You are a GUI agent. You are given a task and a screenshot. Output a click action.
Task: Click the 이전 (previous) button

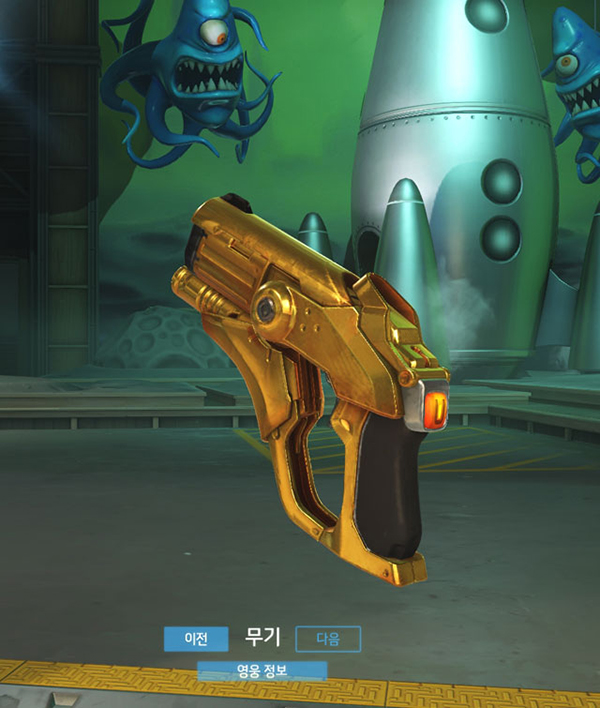click(195, 638)
